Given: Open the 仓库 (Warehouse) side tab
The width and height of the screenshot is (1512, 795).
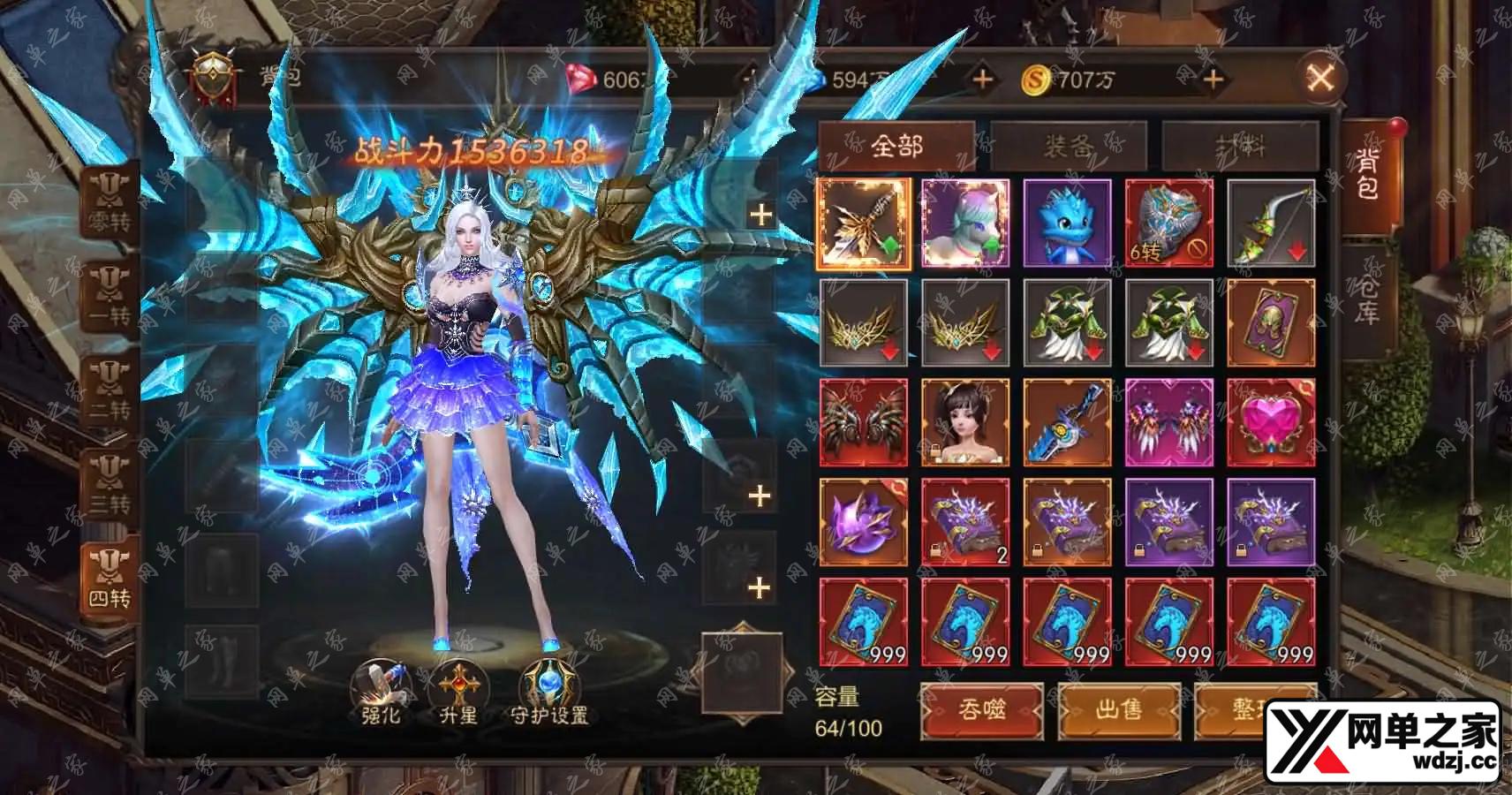Looking at the screenshot, I should tap(1366, 297).
